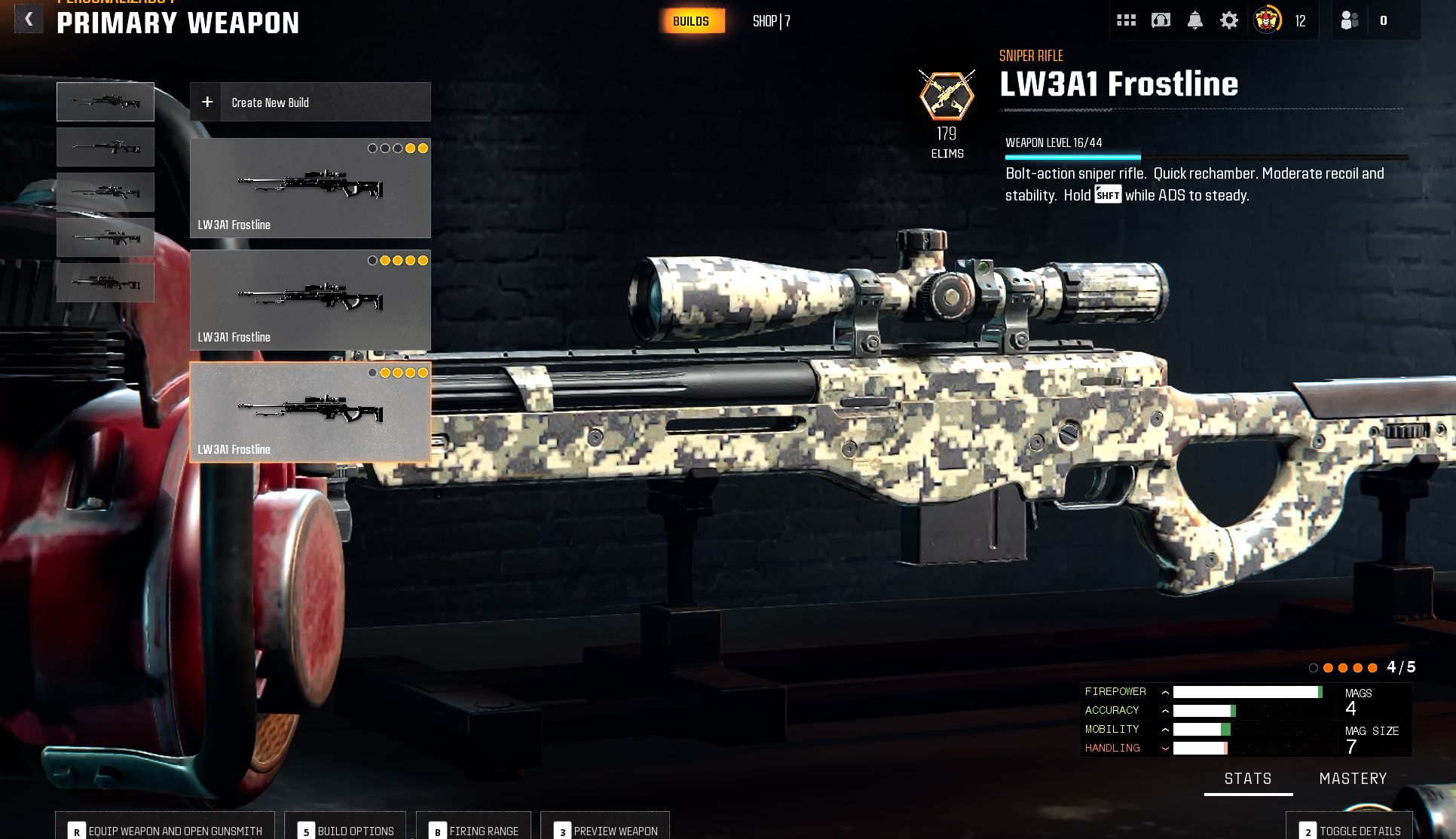
Task: Open the grid menu icon
Action: coord(1126,20)
